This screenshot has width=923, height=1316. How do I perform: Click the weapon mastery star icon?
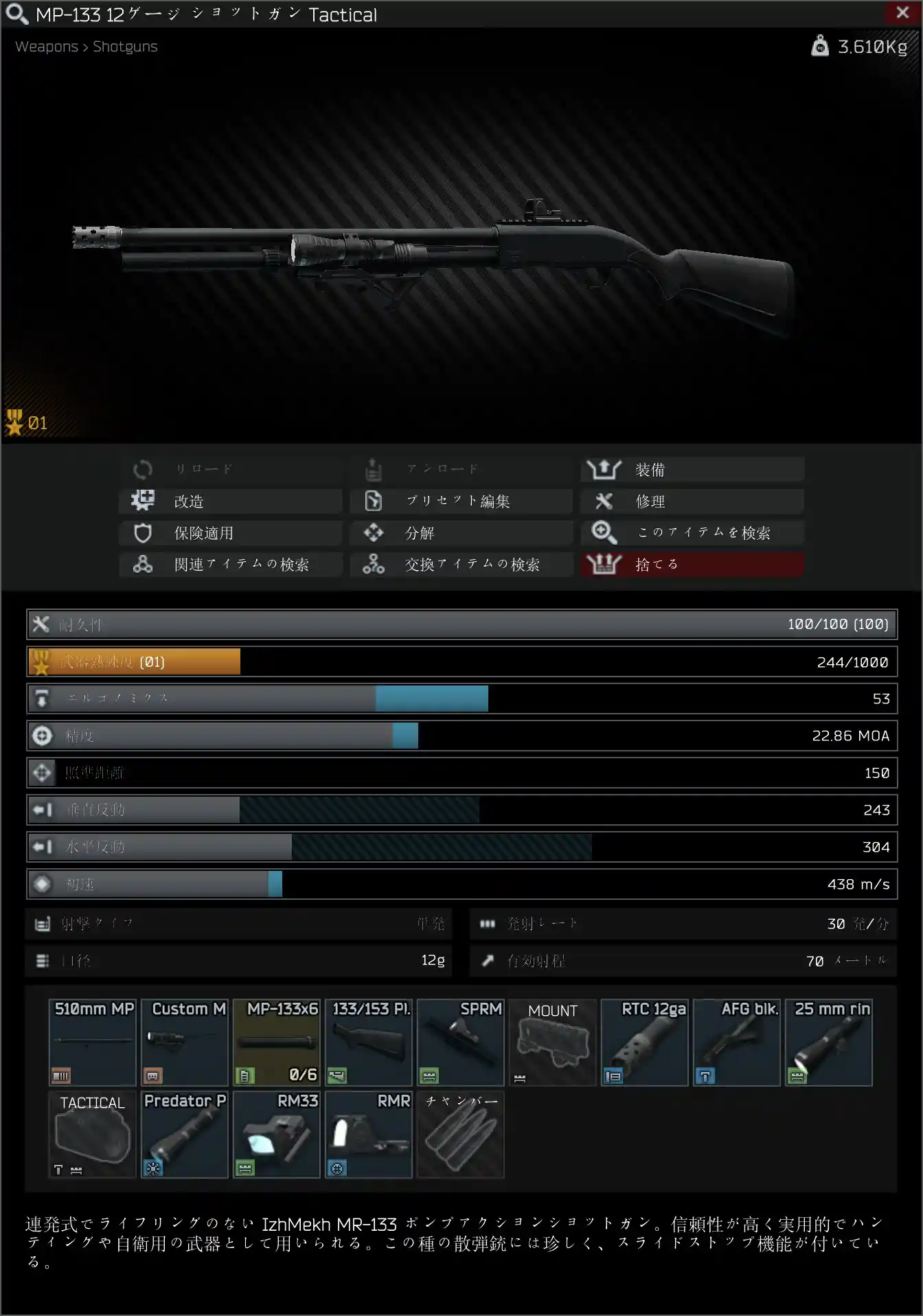(x=42, y=661)
